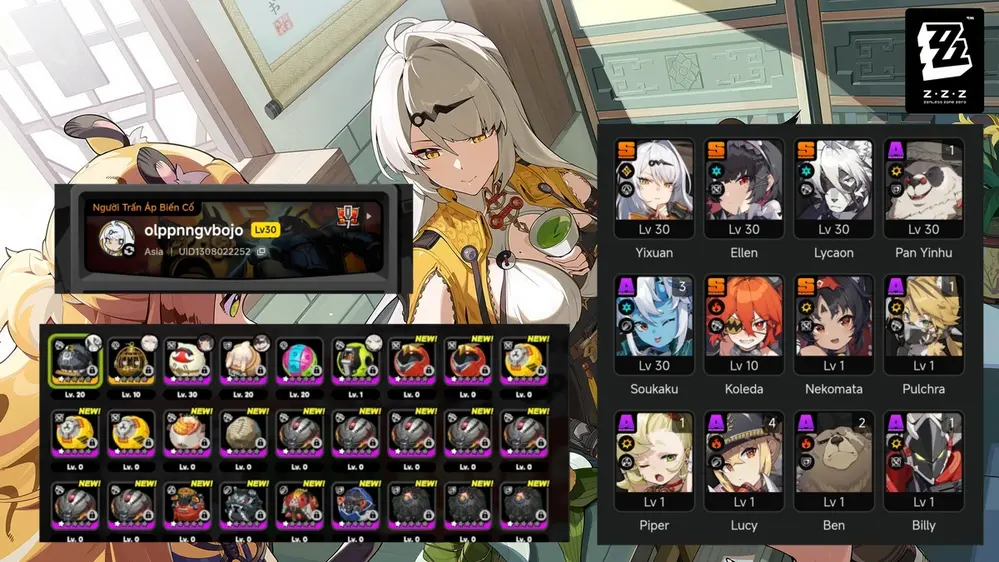
Task: Pick Soukaku's agent portrait
Action: click(655, 326)
